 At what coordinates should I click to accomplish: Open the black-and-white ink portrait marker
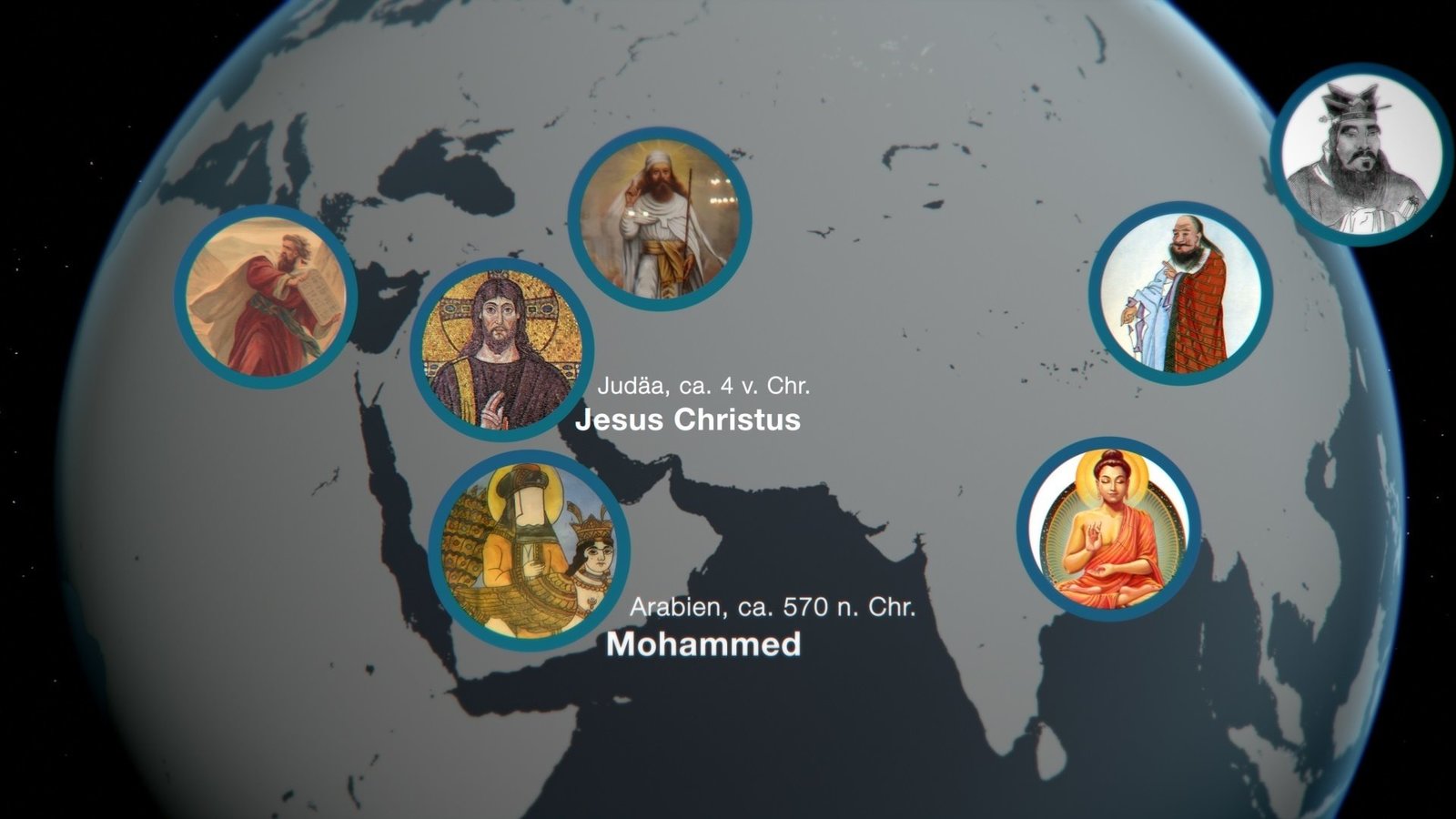1361,155
